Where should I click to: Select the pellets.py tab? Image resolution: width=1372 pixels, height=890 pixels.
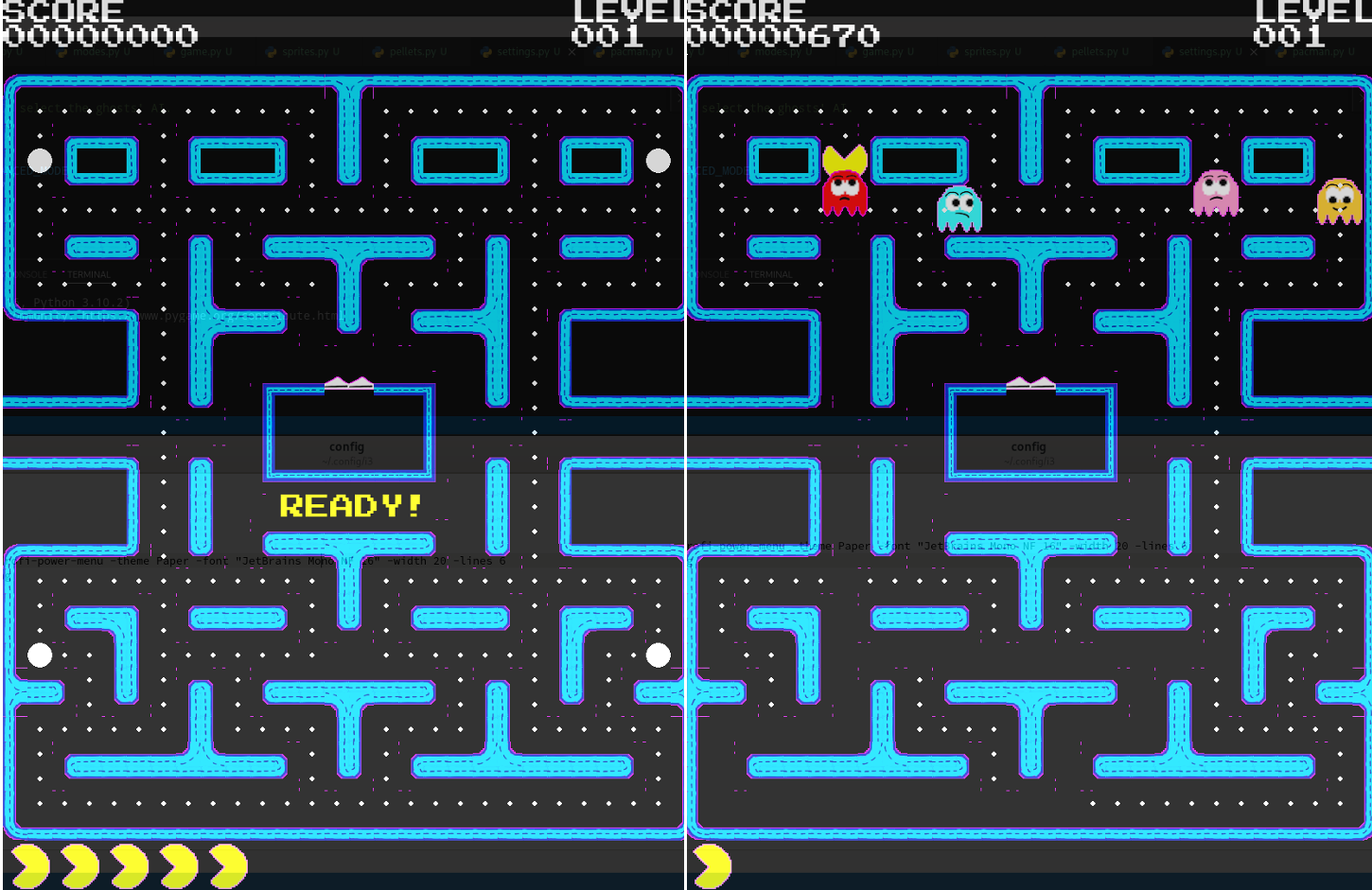[416, 52]
